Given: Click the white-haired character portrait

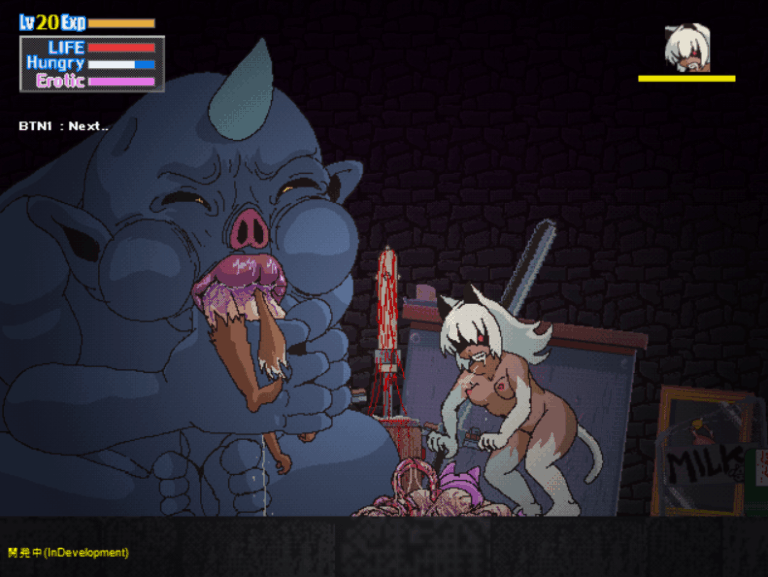Looking at the screenshot, I should coord(687,47).
